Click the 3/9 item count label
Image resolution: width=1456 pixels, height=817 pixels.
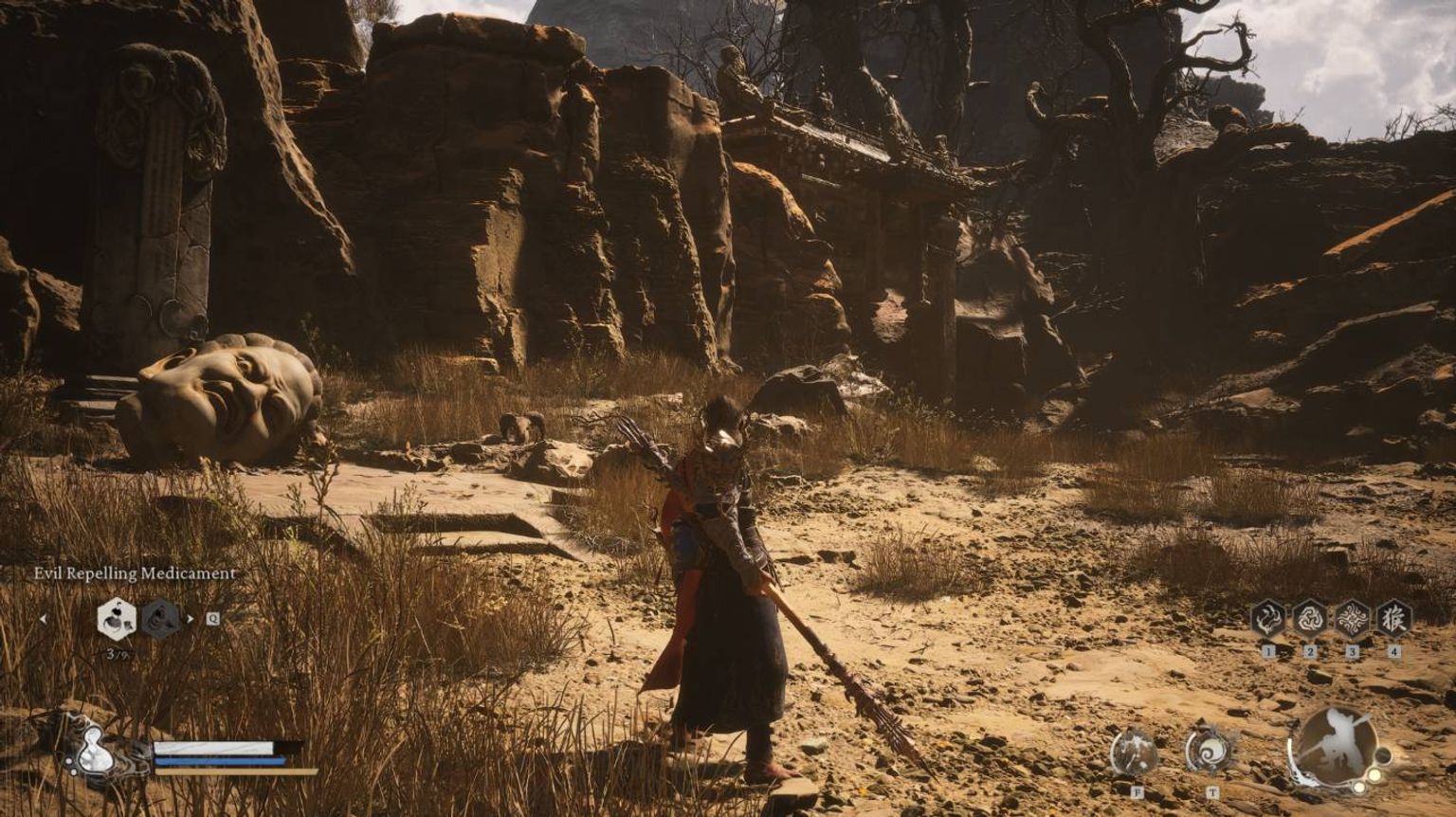118,654
